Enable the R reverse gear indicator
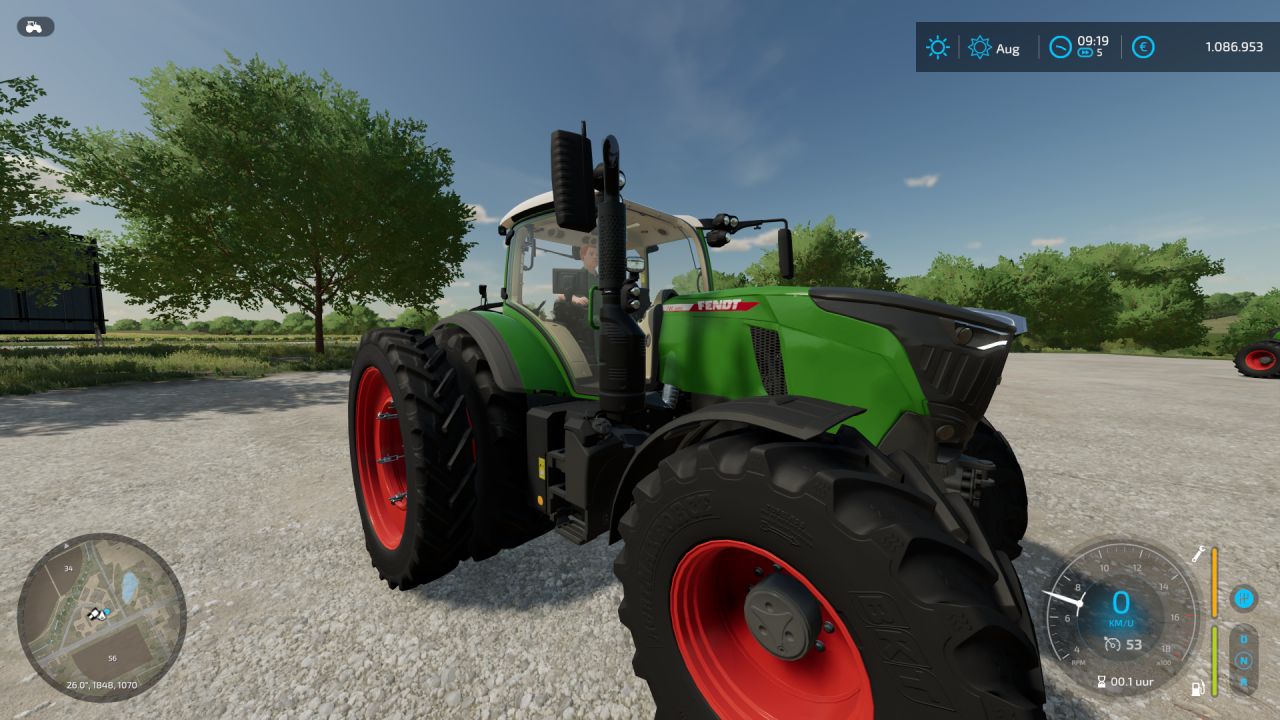 click(x=1244, y=683)
